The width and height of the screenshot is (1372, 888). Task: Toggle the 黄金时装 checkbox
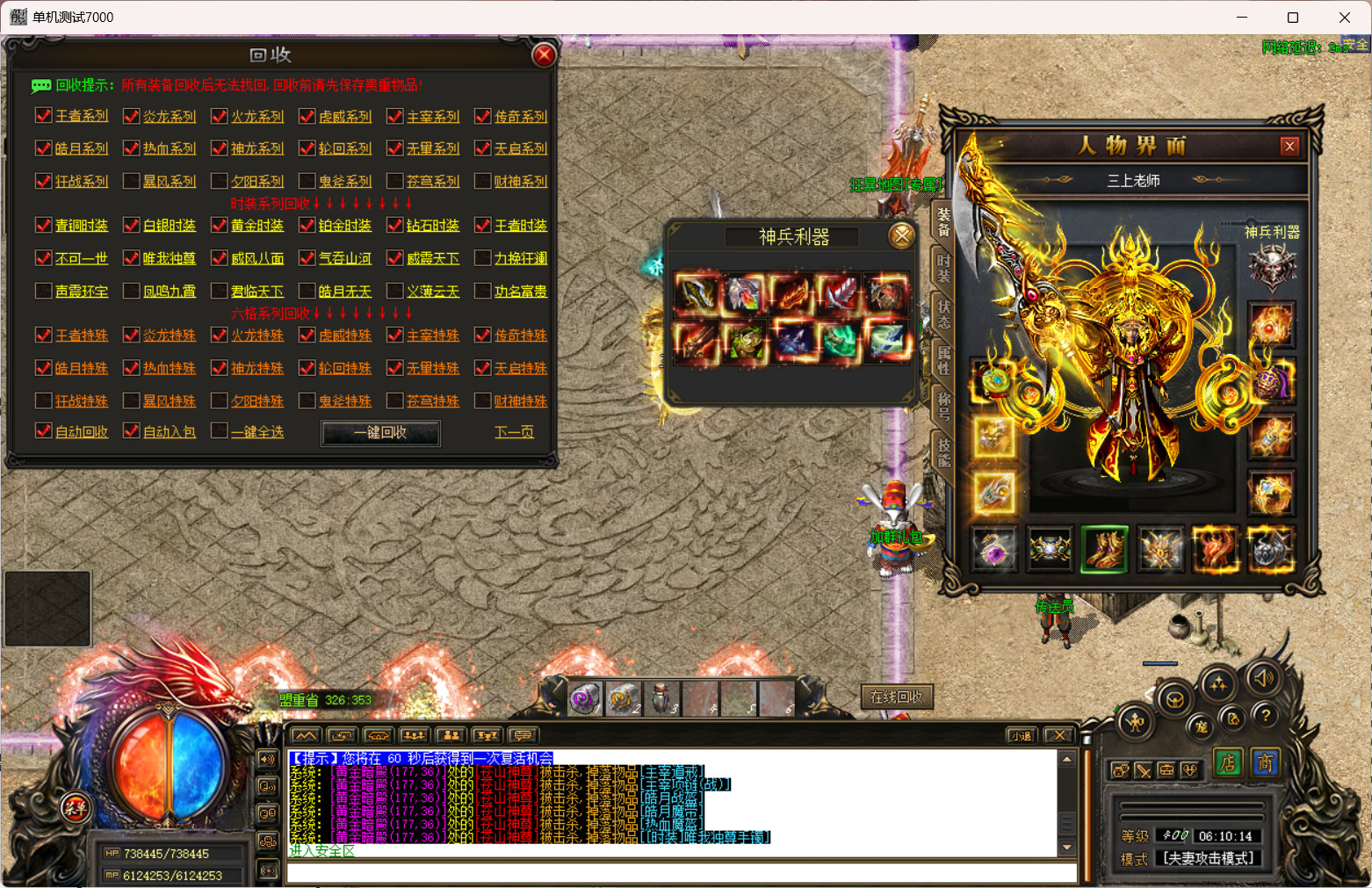[220, 226]
